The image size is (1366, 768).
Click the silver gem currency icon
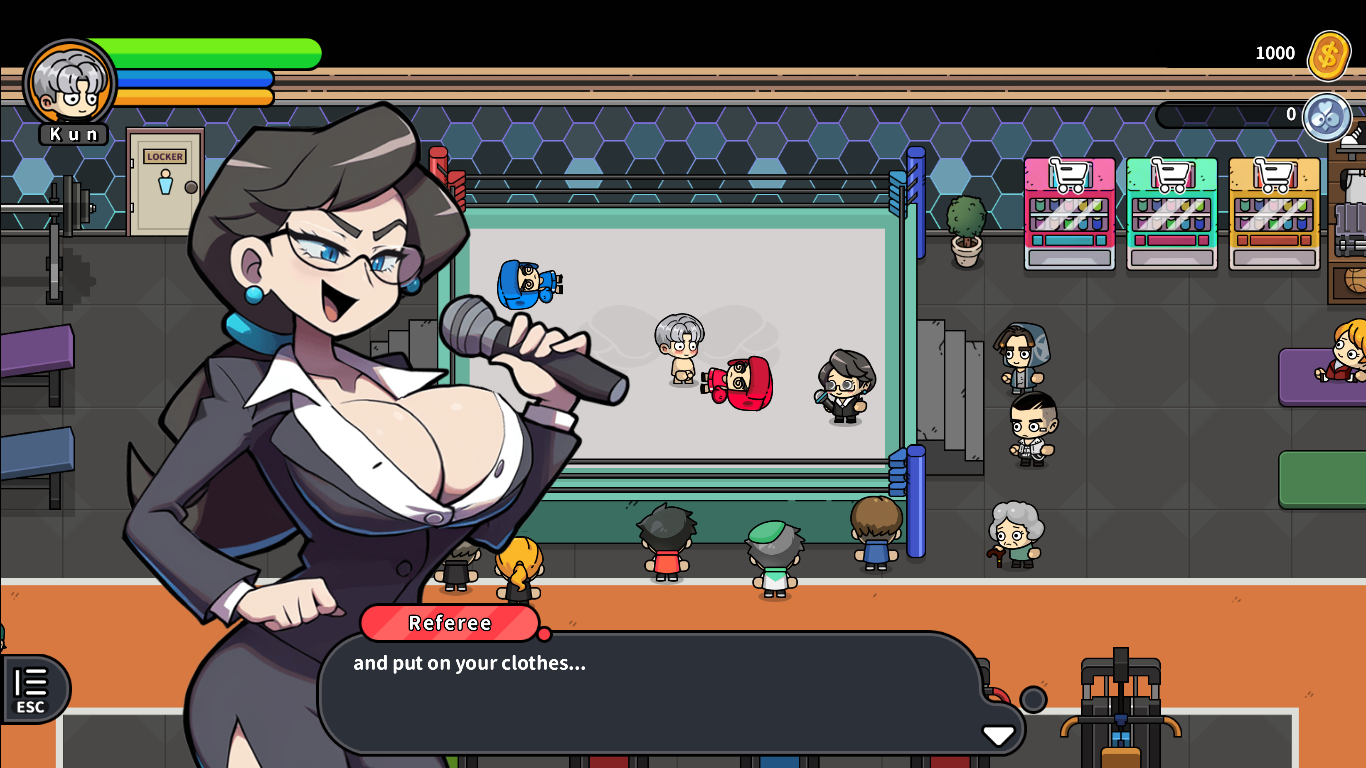click(x=1327, y=117)
